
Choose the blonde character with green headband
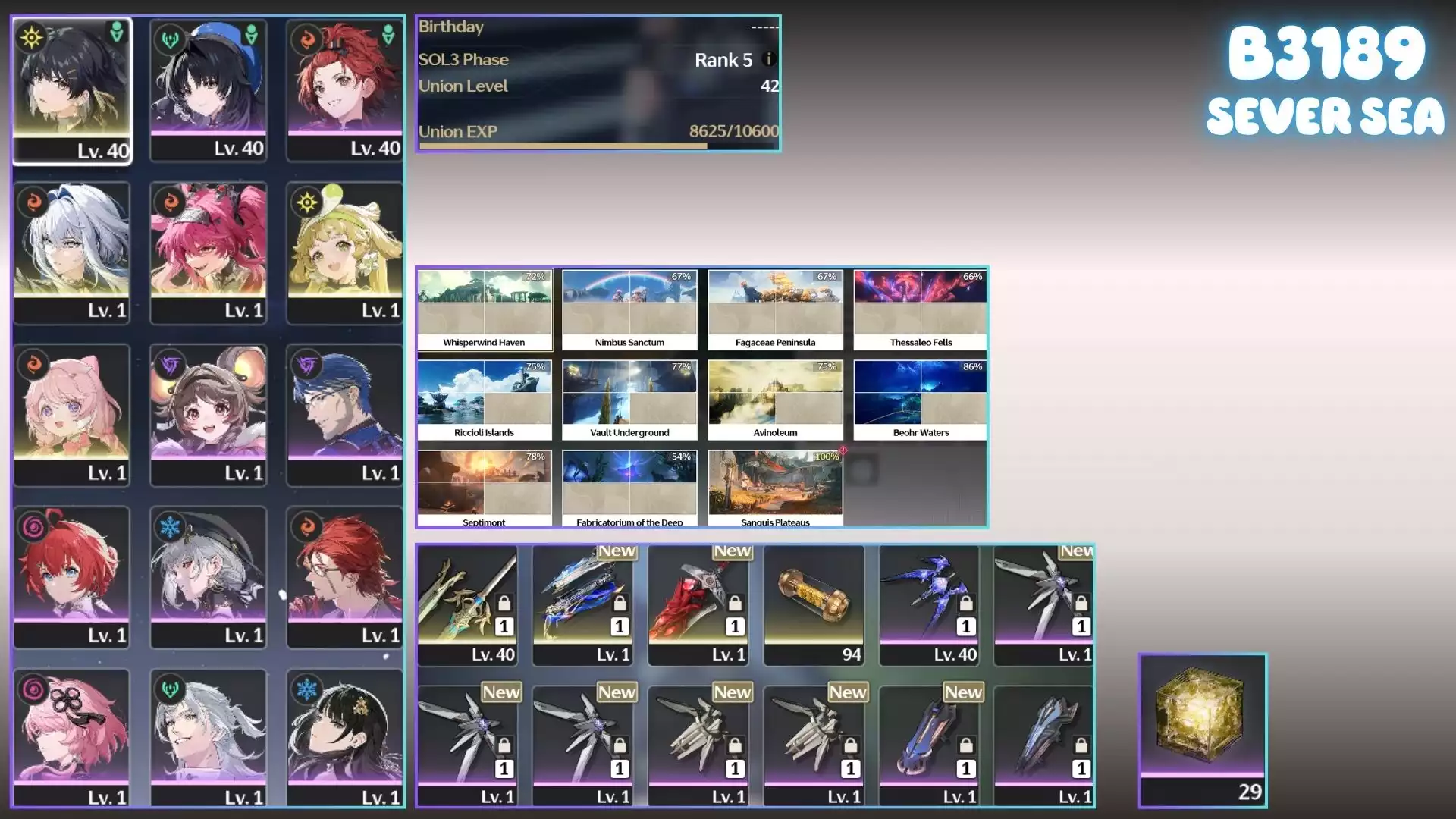tap(345, 253)
